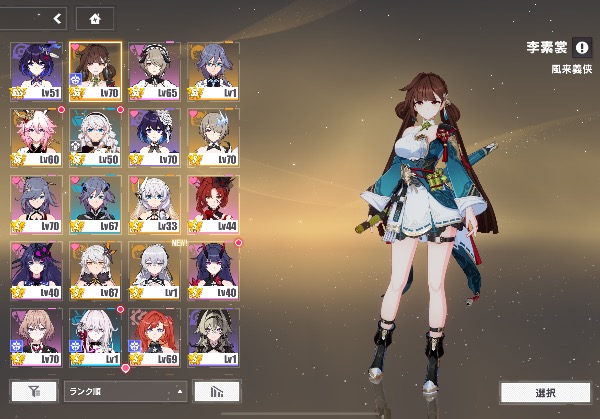Pick the pink-haired Lv60 character

click(x=36, y=137)
